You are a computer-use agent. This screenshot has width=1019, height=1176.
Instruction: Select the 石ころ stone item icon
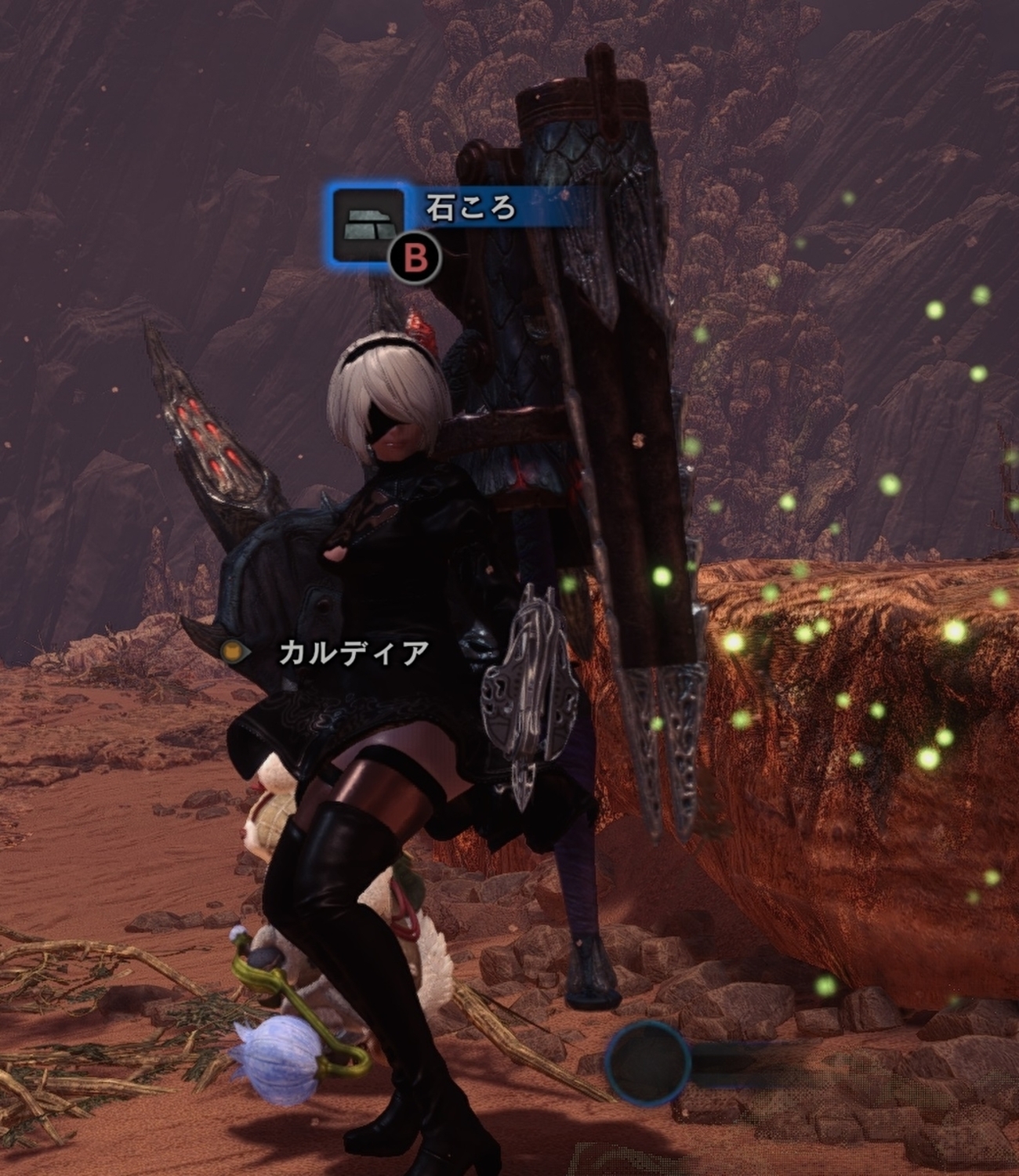tap(368, 223)
